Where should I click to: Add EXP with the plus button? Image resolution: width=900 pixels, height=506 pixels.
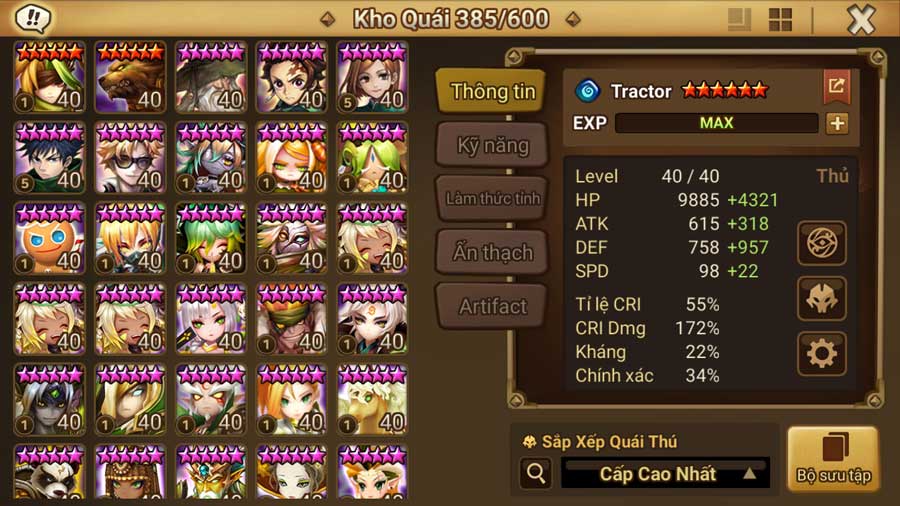coord(836,123)
